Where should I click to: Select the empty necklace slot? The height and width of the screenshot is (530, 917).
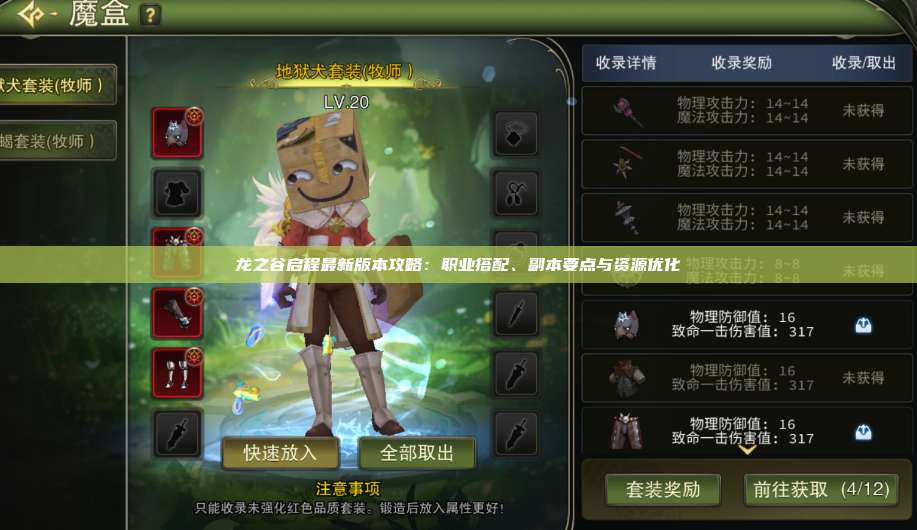[x=516, y=133]
